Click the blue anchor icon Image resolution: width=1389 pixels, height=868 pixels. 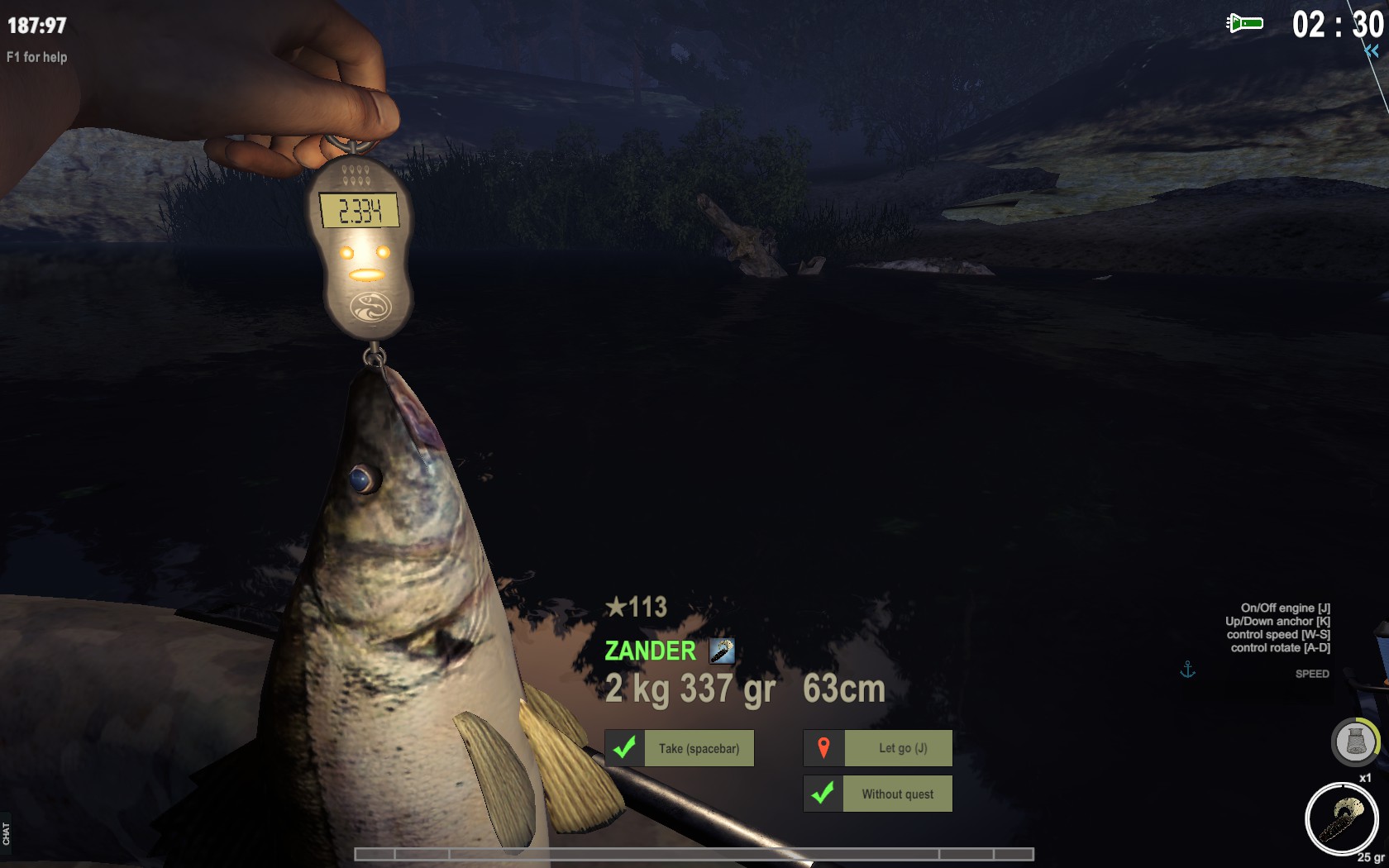pyautogui.click(x=1187, y=670)
